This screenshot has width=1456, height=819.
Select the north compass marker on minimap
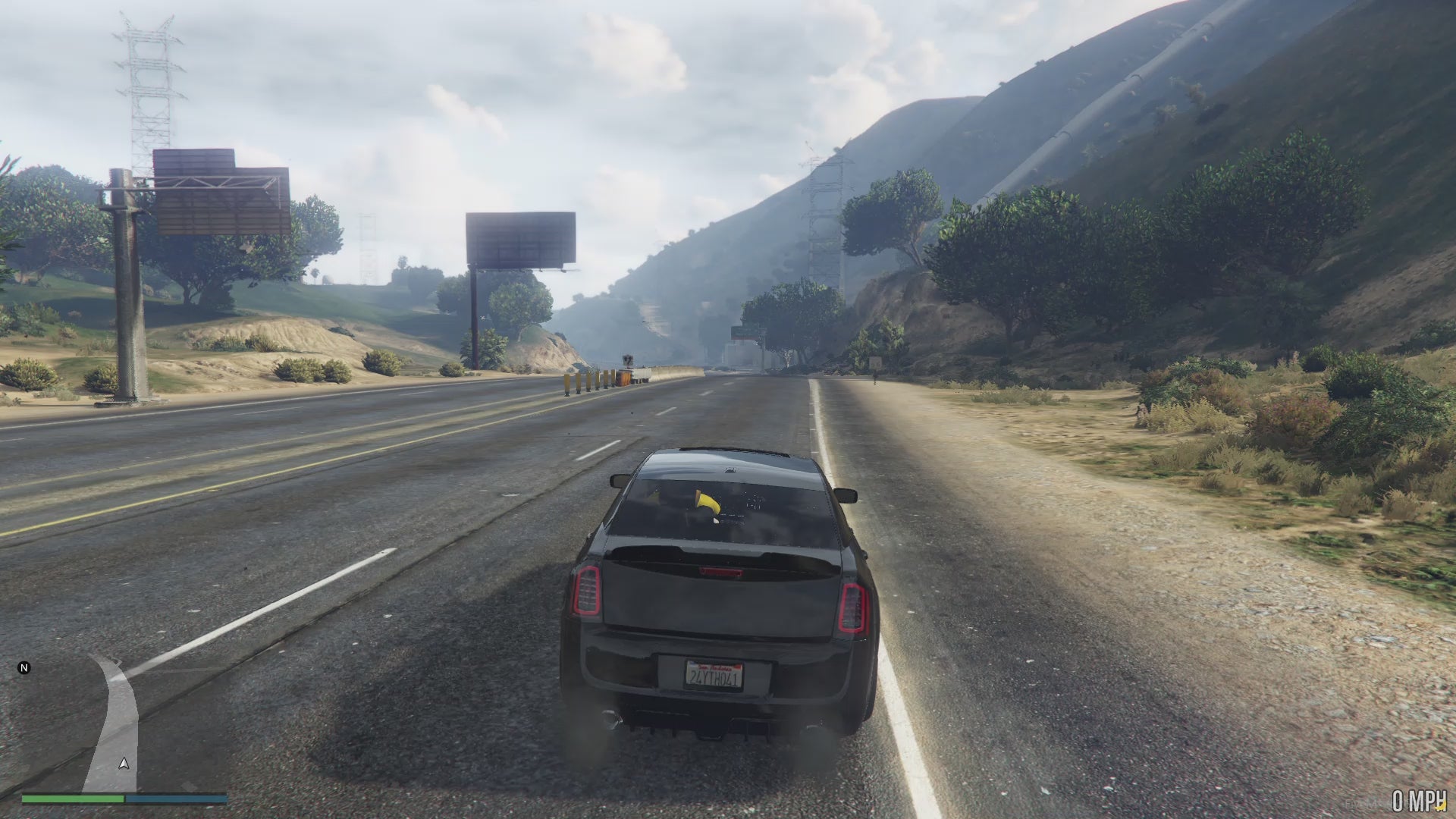[24, 668]
